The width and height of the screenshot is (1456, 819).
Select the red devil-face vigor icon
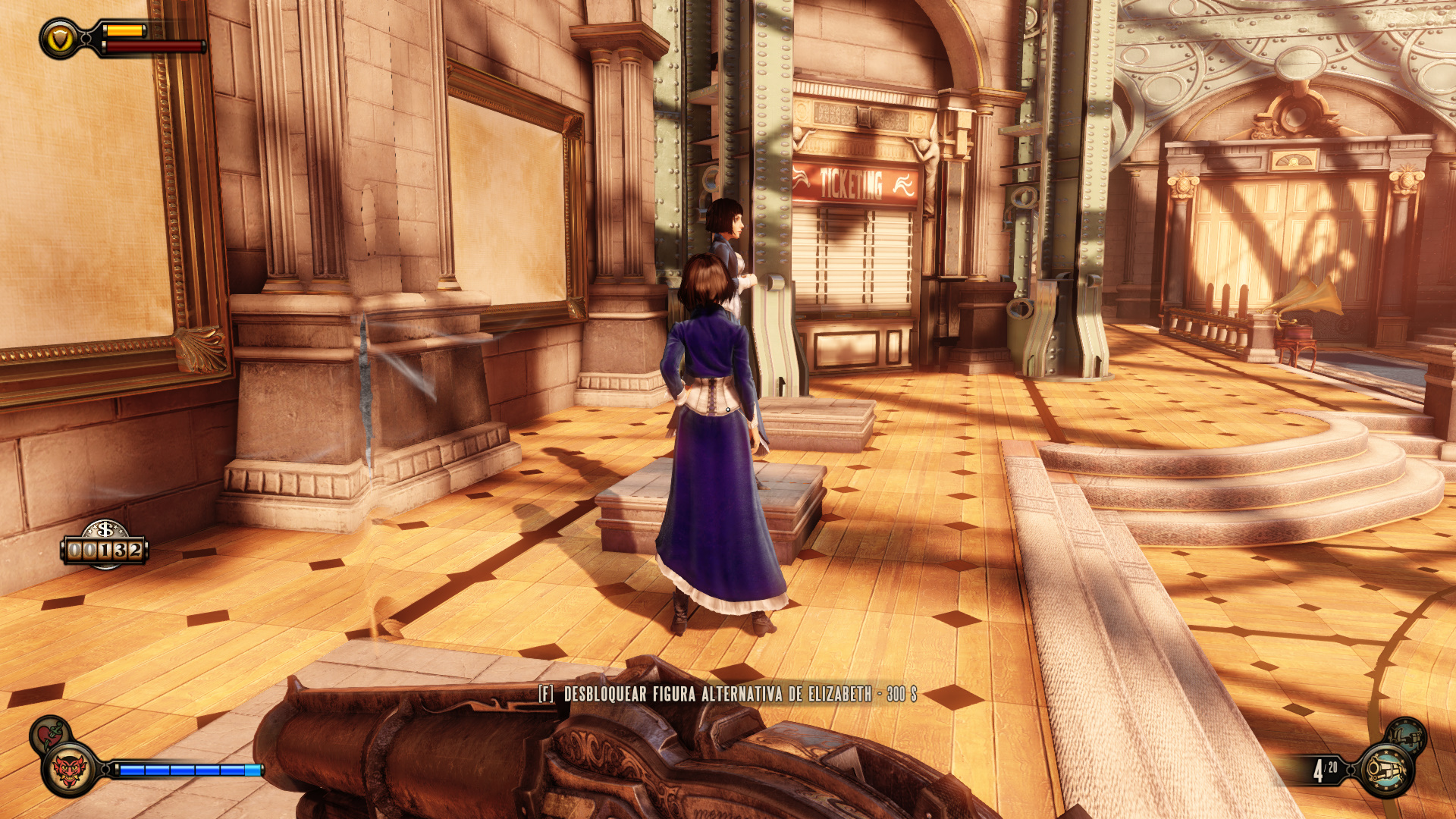(x=69, y=770)
